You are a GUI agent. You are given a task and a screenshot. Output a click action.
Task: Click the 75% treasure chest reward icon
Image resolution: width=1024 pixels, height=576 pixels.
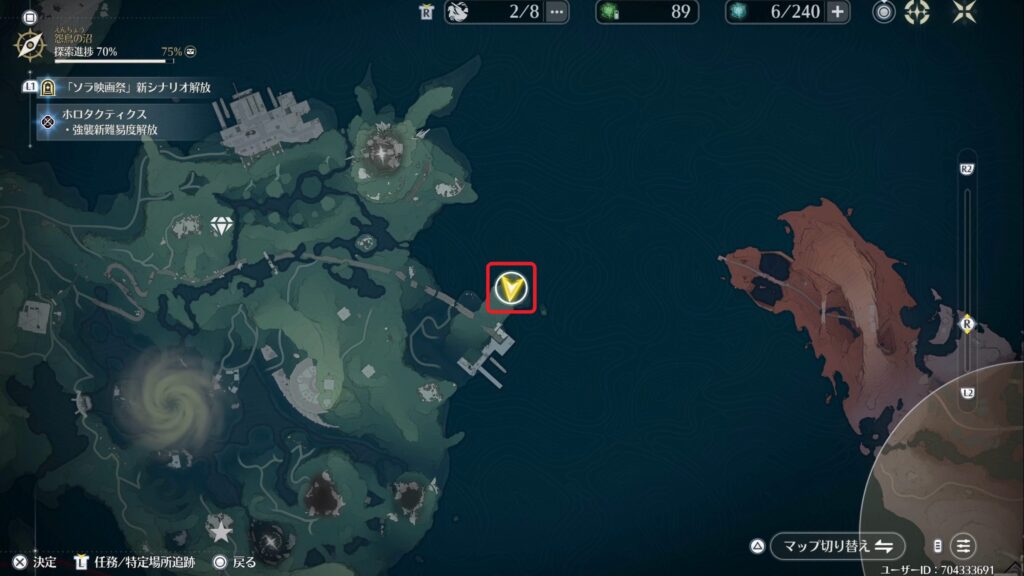point(191,50)
